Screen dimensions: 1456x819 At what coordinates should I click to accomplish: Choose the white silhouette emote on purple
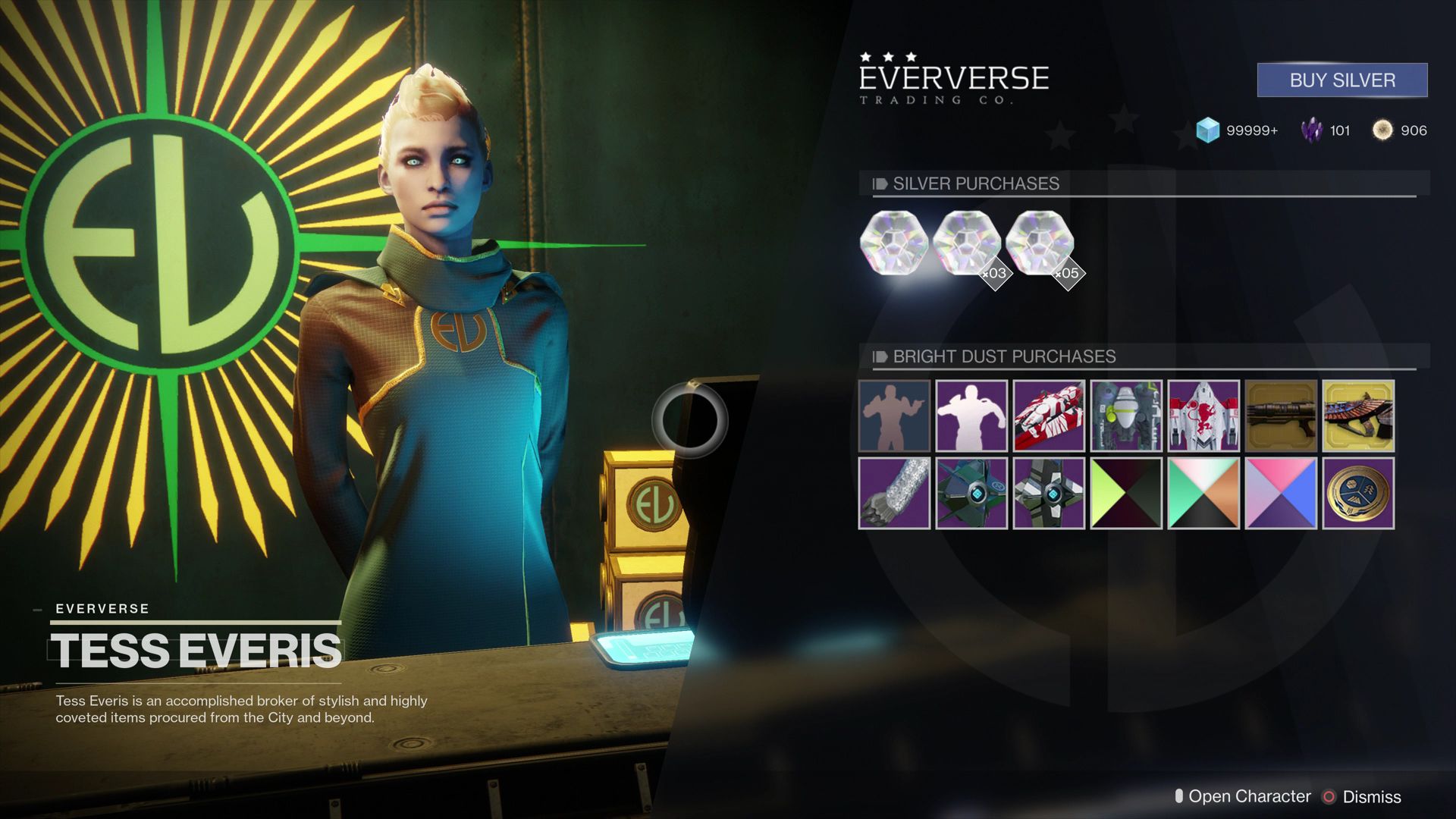pyautogui.click(x=971, y=416)
